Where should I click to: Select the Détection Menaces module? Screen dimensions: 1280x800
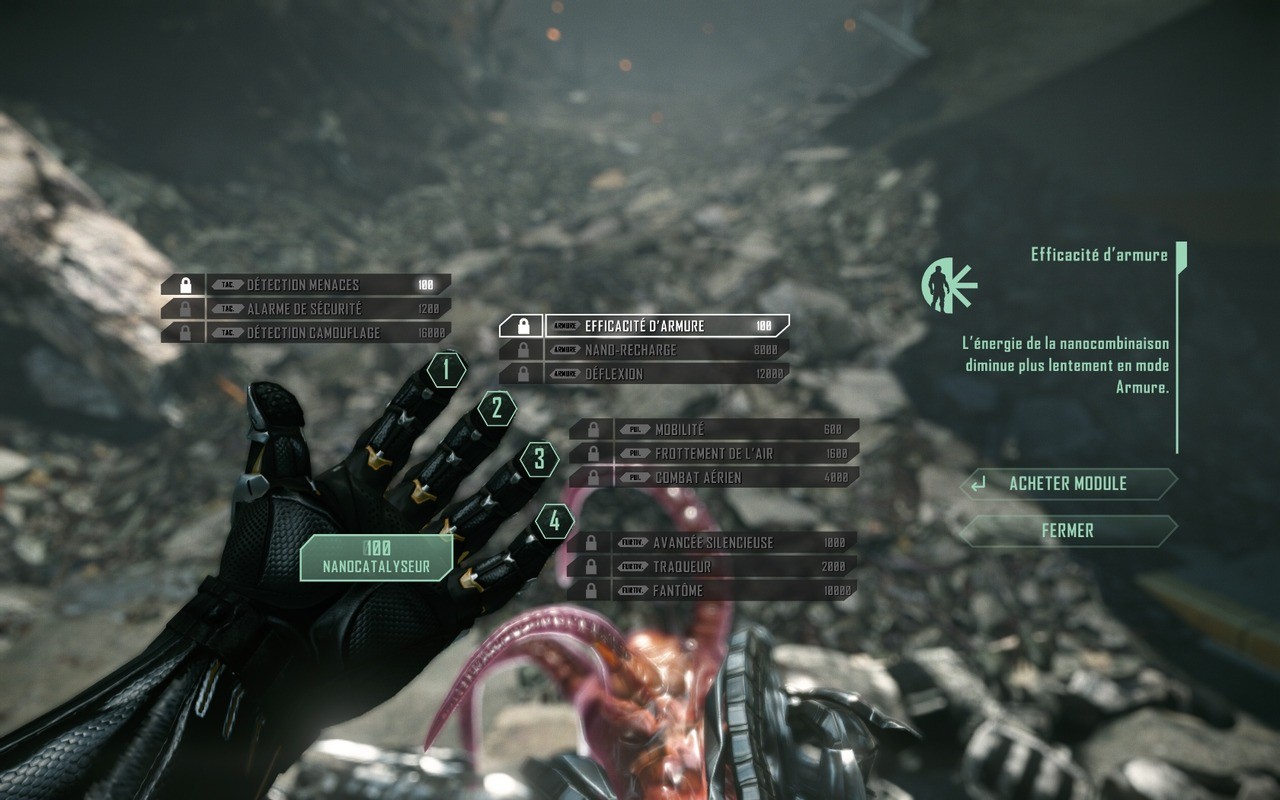point(306,285)
